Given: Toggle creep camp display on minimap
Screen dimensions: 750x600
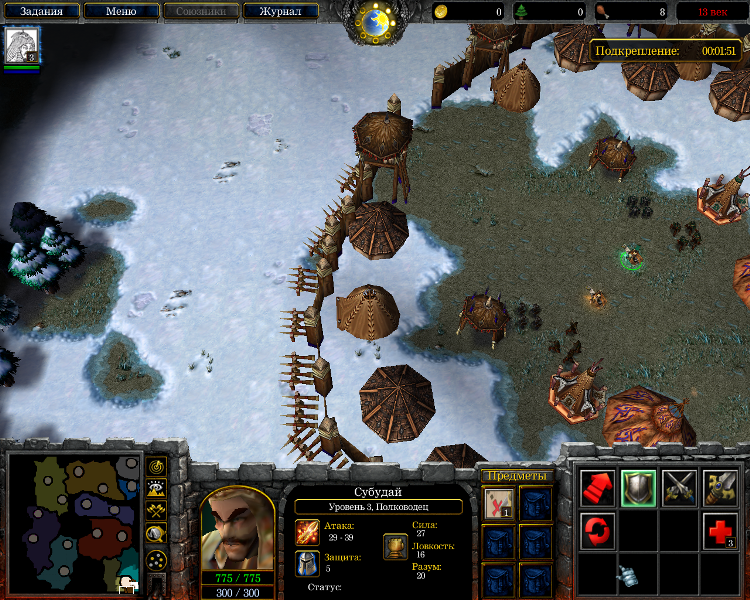Looking at the screenshot, I should click(157, 534).
